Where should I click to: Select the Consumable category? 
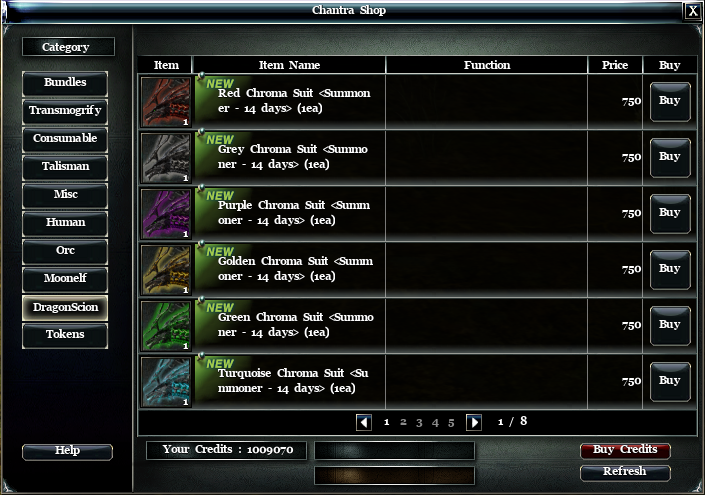pos(65,139)
